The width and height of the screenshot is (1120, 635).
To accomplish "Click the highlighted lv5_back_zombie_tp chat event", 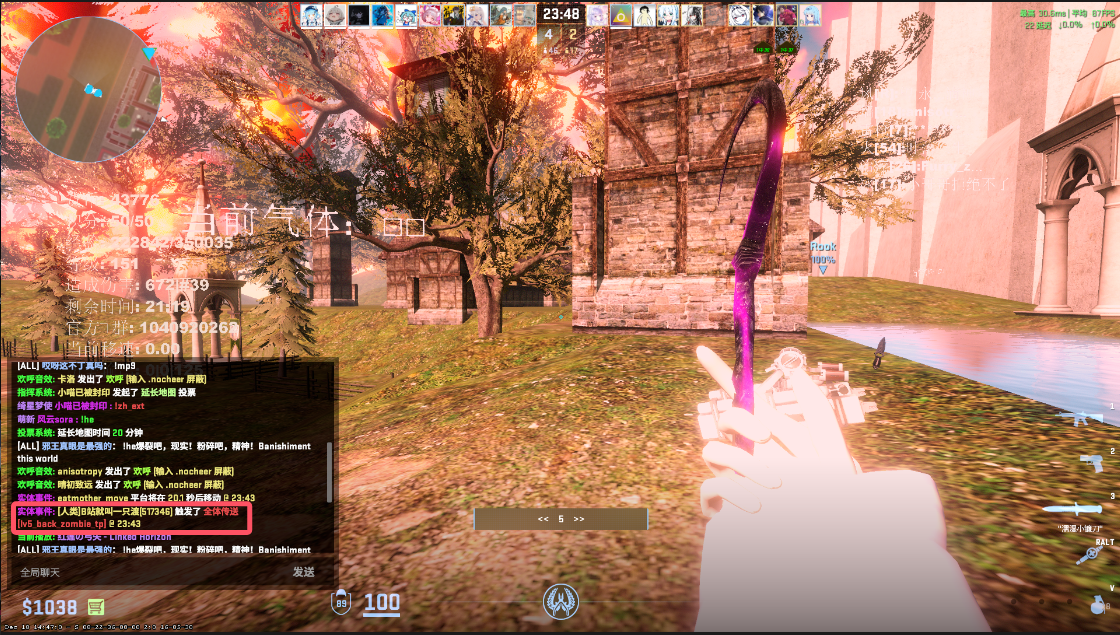I will point(131,517).
